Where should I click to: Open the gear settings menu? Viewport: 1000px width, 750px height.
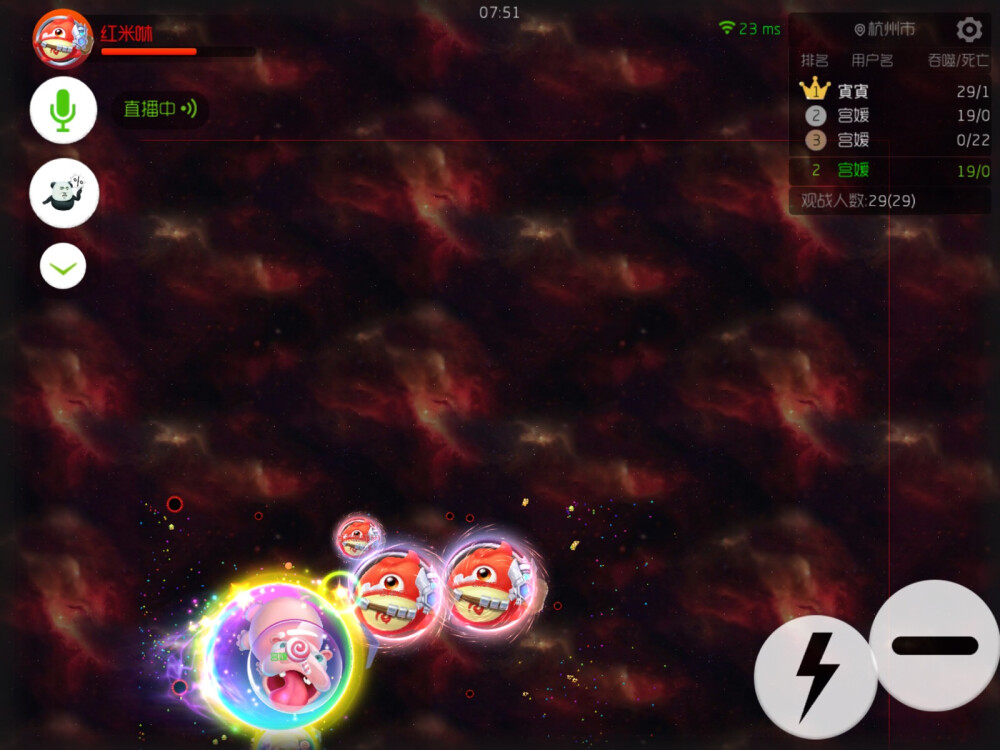(968, 29)
